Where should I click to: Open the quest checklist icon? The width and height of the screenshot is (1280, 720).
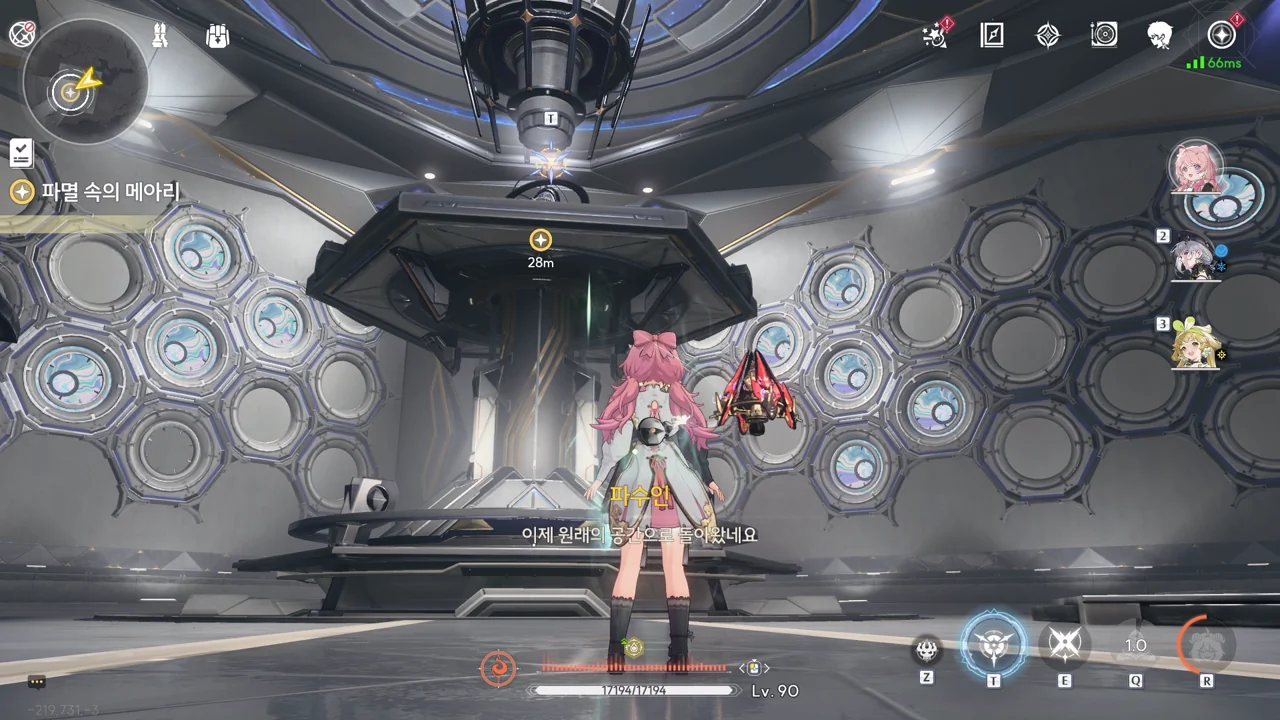(21, 153)
